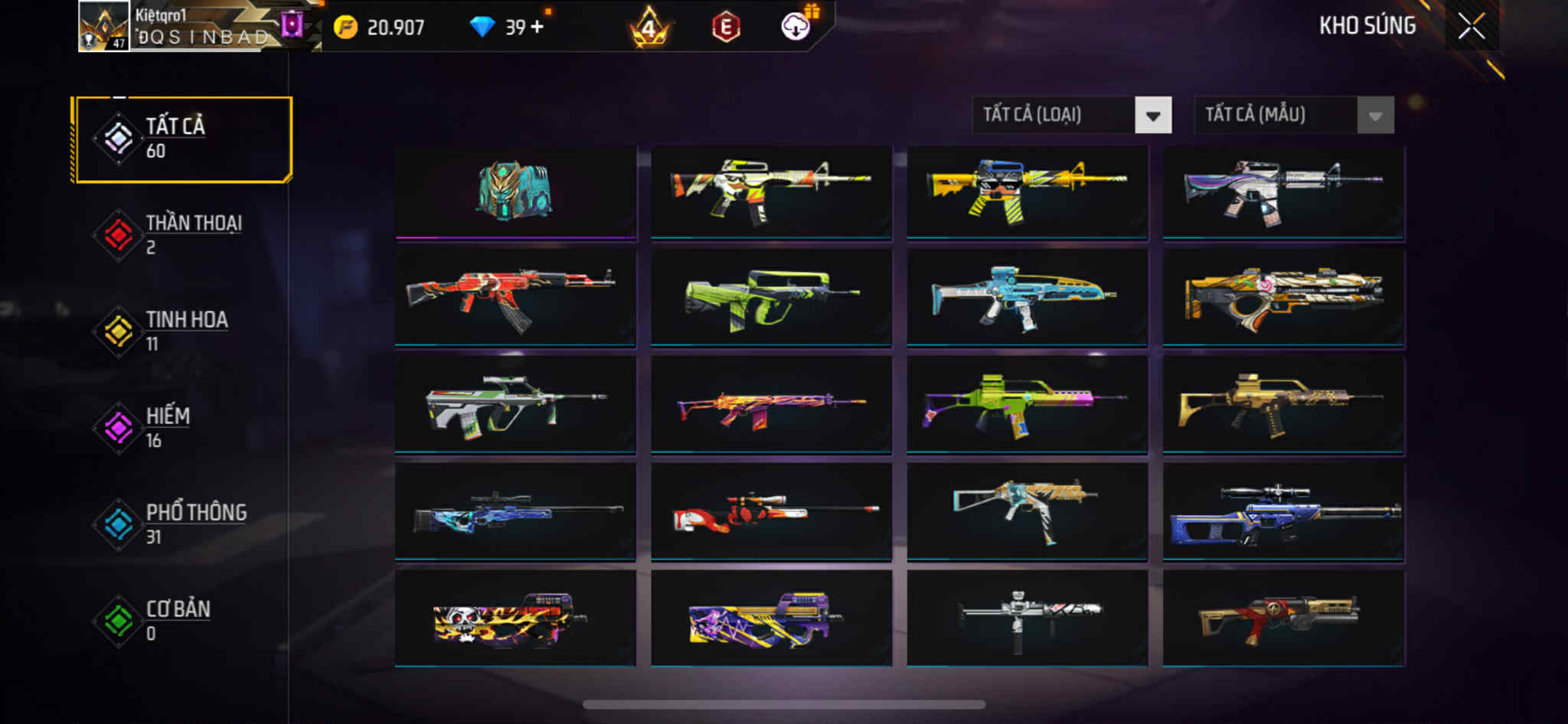Screen dimensions: 1568x724
Task: Choose the red and white sniper rifle
Action: click(771, 511)
